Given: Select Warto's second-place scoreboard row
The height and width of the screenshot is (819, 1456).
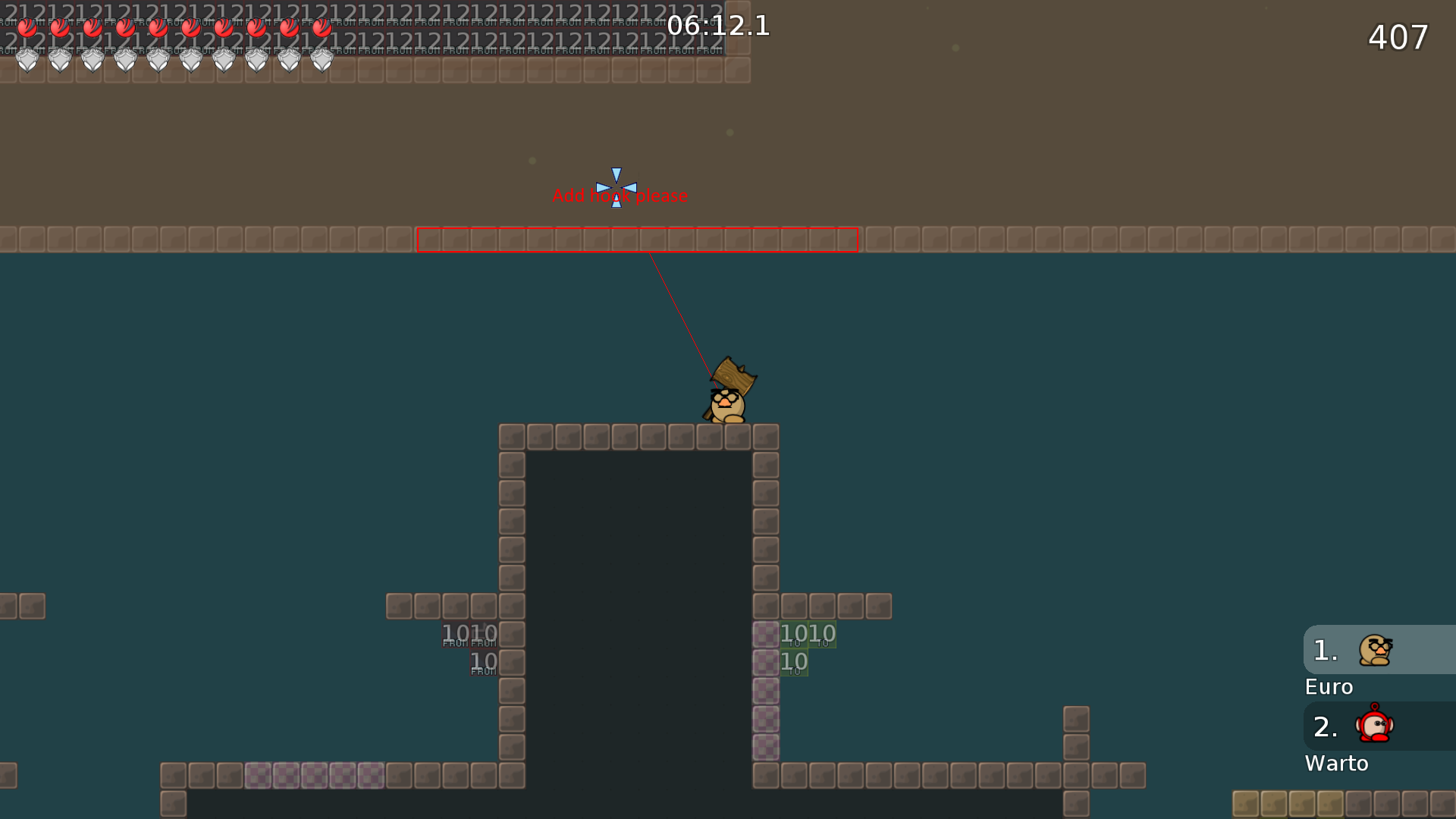Looking at the screenshot, I should tap(1379, 726).
